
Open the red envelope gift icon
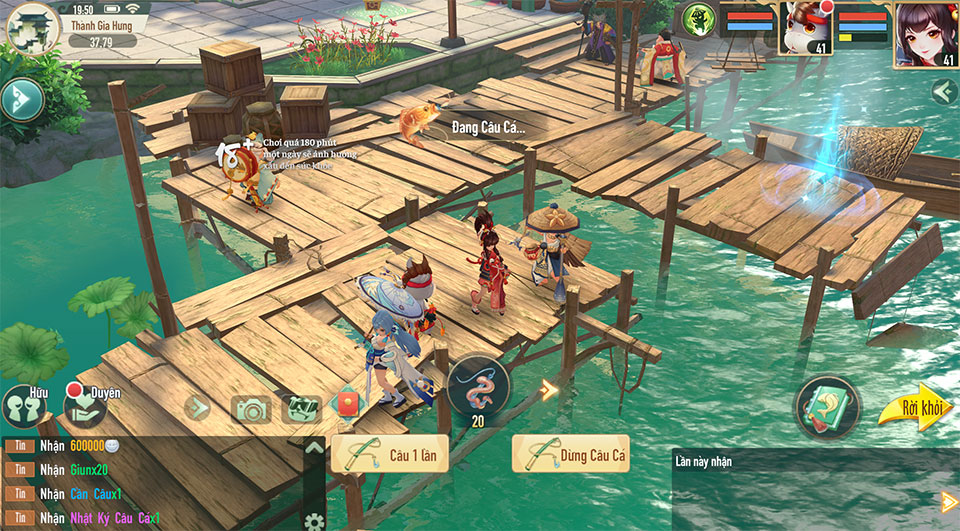point(344,406)
